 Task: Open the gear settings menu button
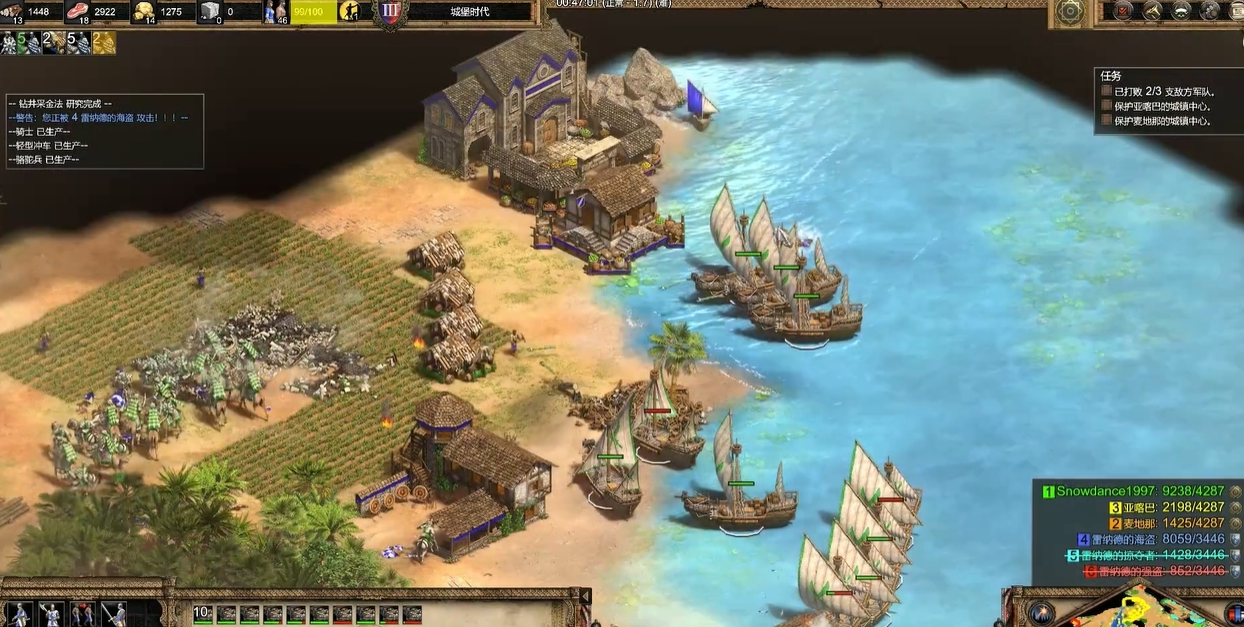click(x=1071, y=11)
